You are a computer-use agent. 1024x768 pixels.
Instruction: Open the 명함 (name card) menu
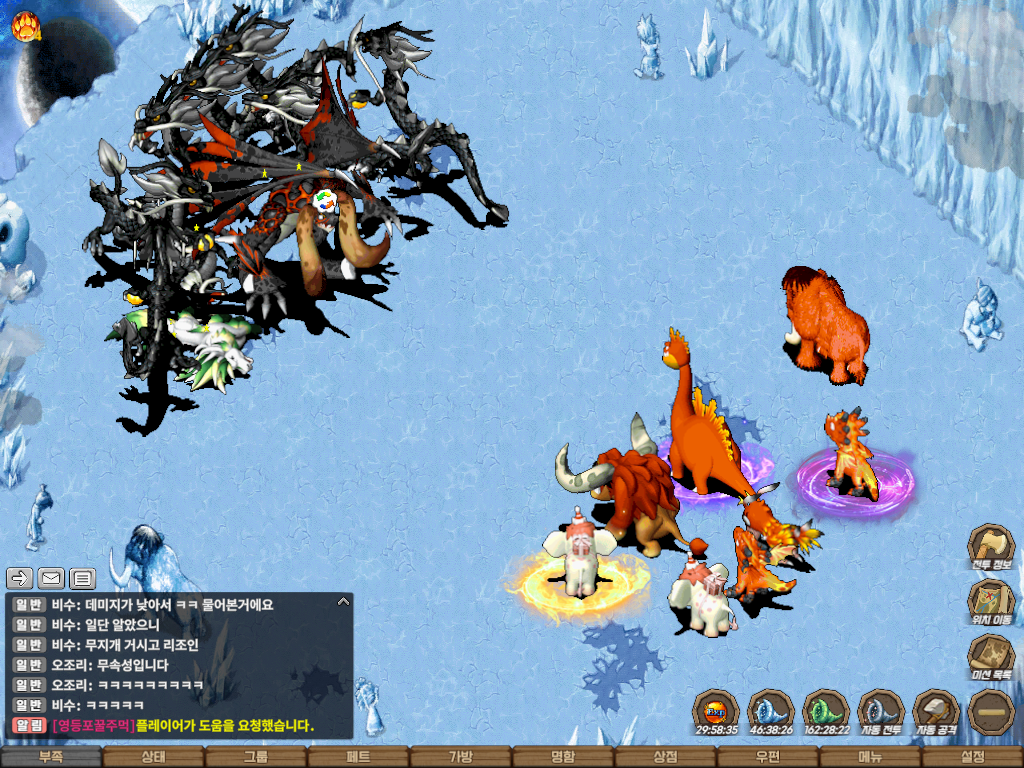coord(563,757)
